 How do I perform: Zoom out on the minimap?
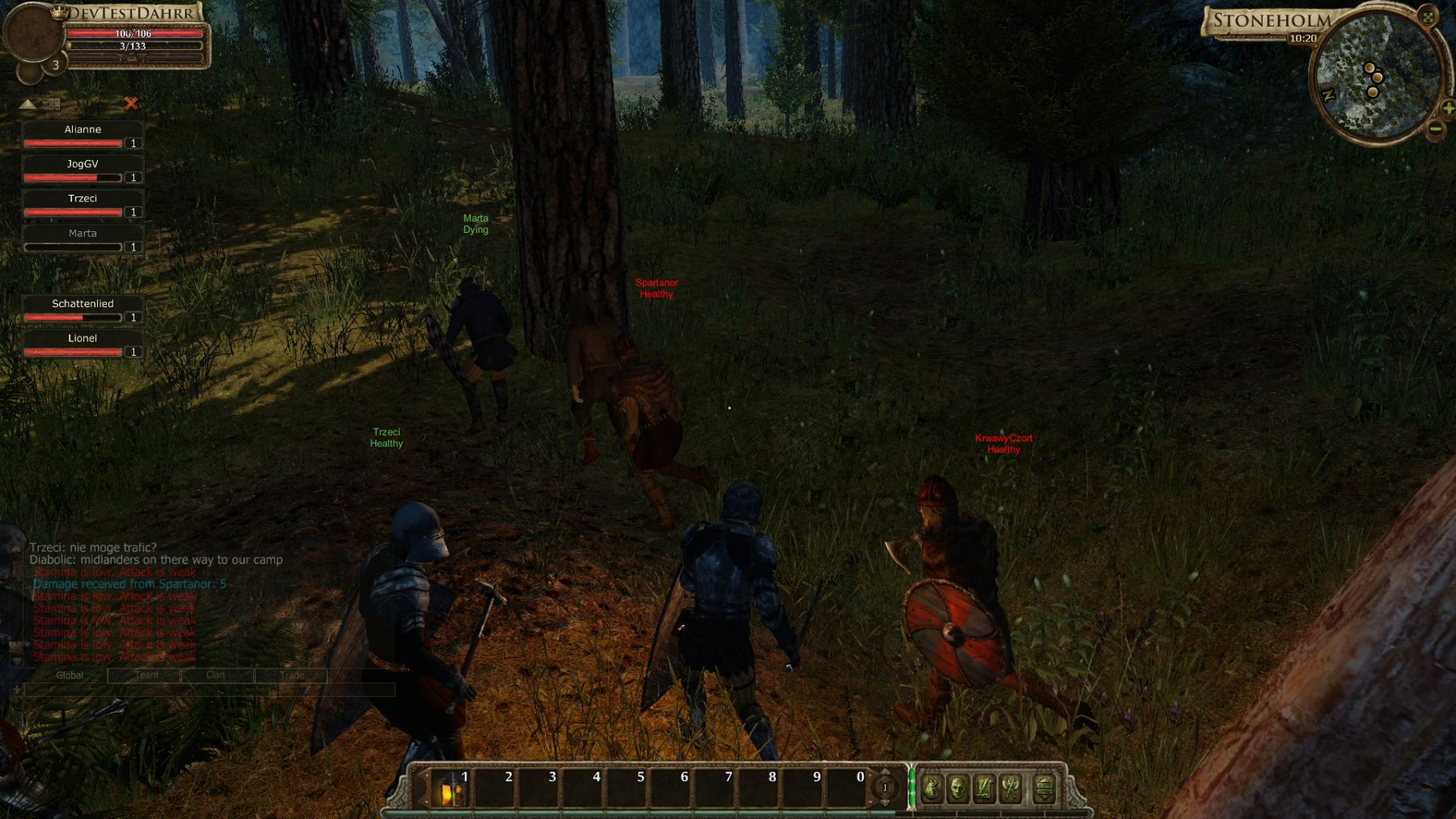[1436, 128]
